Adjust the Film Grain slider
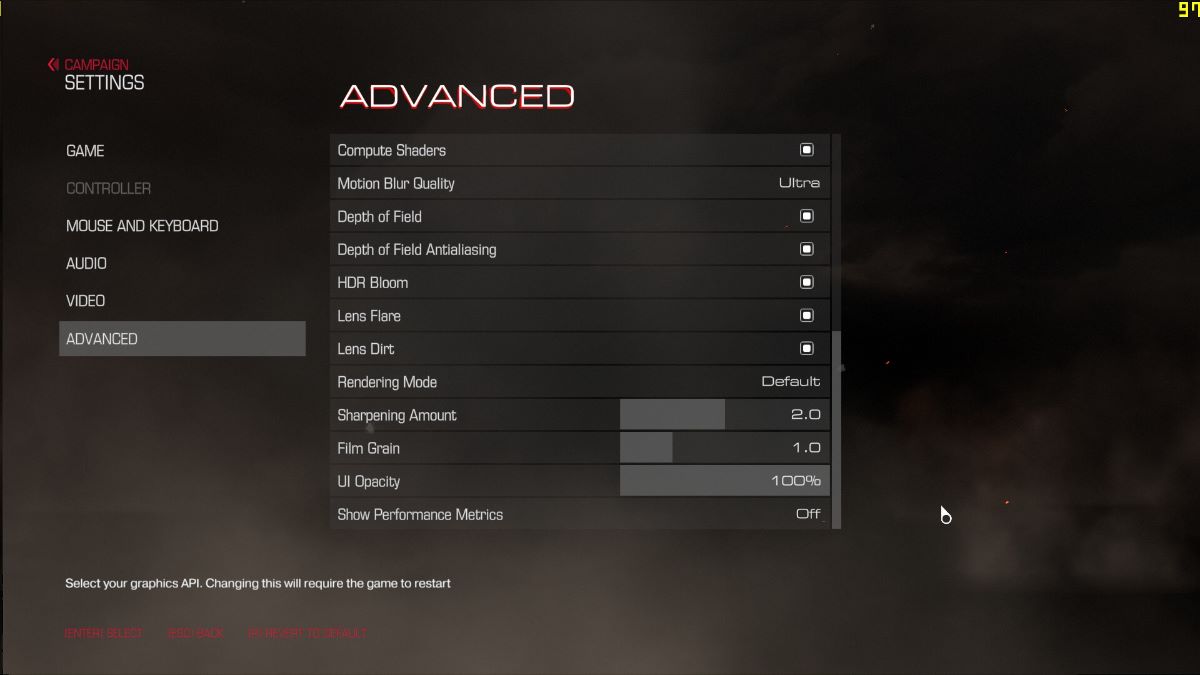The width and height of the screenshot is (1200, 675). click(x=724, y=448)
